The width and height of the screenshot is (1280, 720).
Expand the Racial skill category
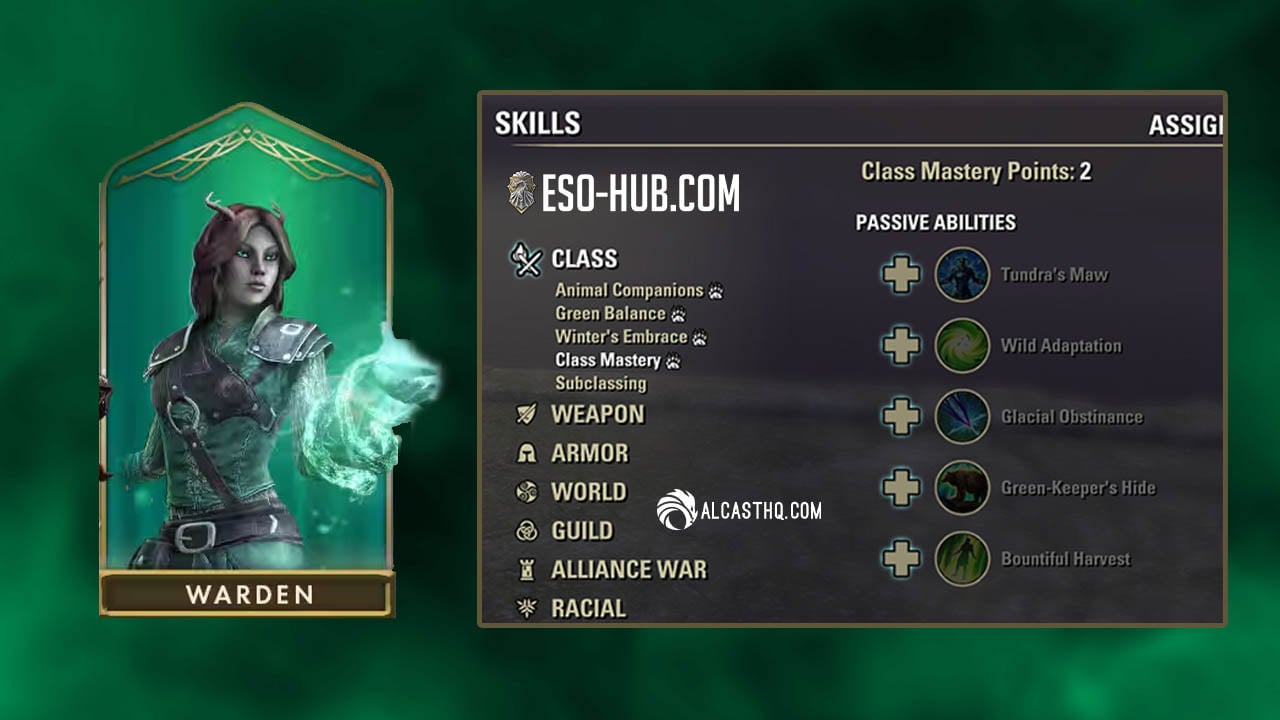[x=588, y=608]
